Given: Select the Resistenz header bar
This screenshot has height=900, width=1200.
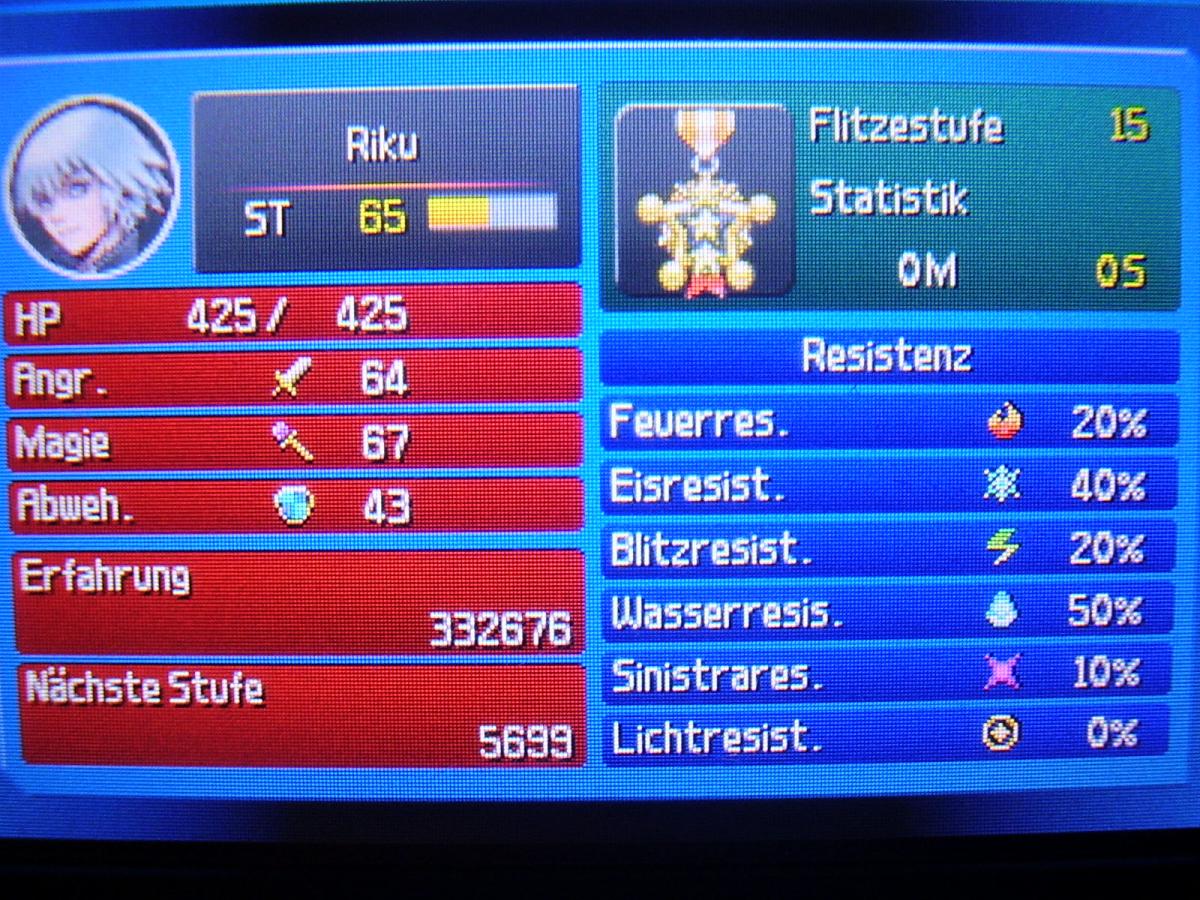Looking at the screenshot, I should pyautogui.click(x=887, y=356).
